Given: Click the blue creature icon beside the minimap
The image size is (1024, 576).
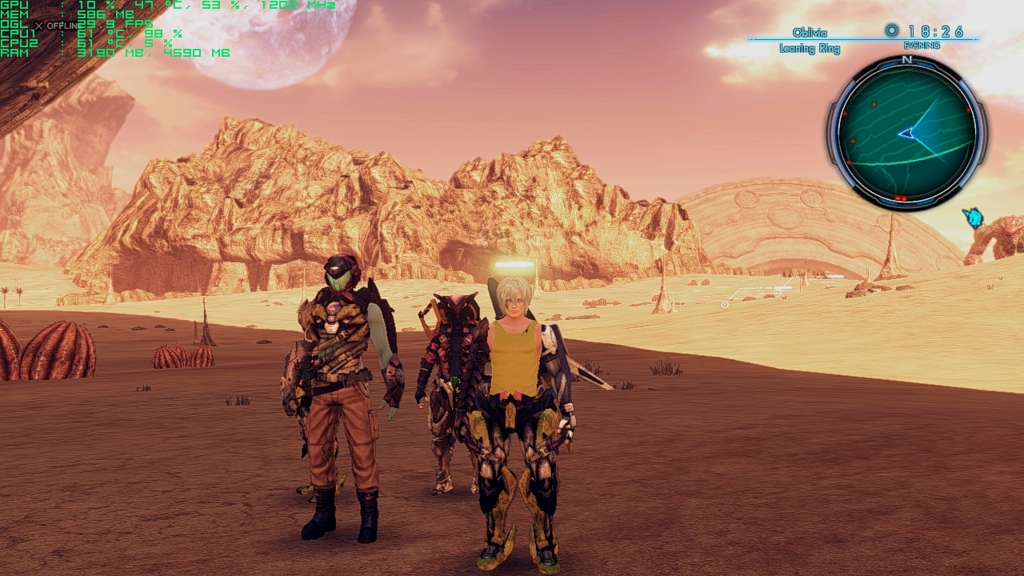Looking at the screenshot, I should click(971, 217).
